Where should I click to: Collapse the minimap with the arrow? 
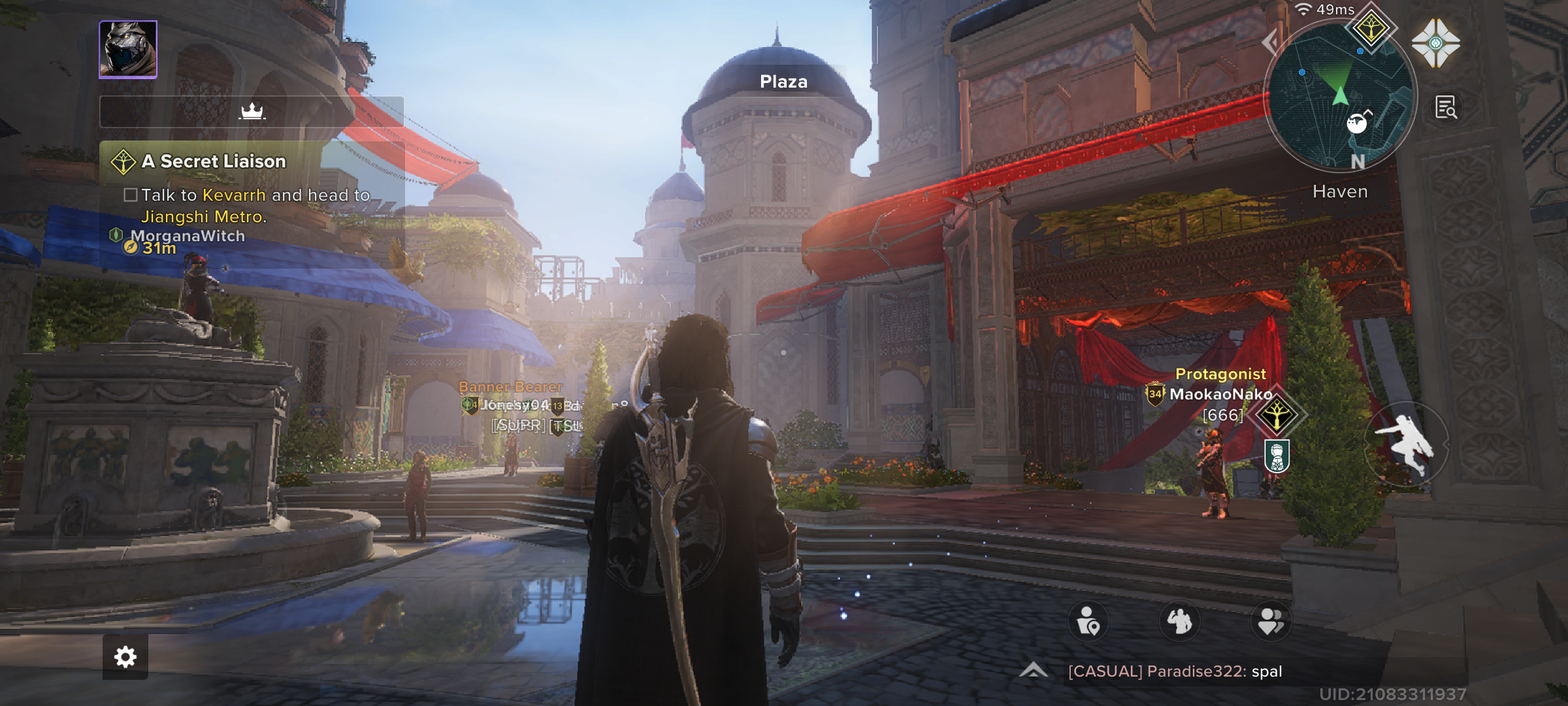(x=1270, y=42)
